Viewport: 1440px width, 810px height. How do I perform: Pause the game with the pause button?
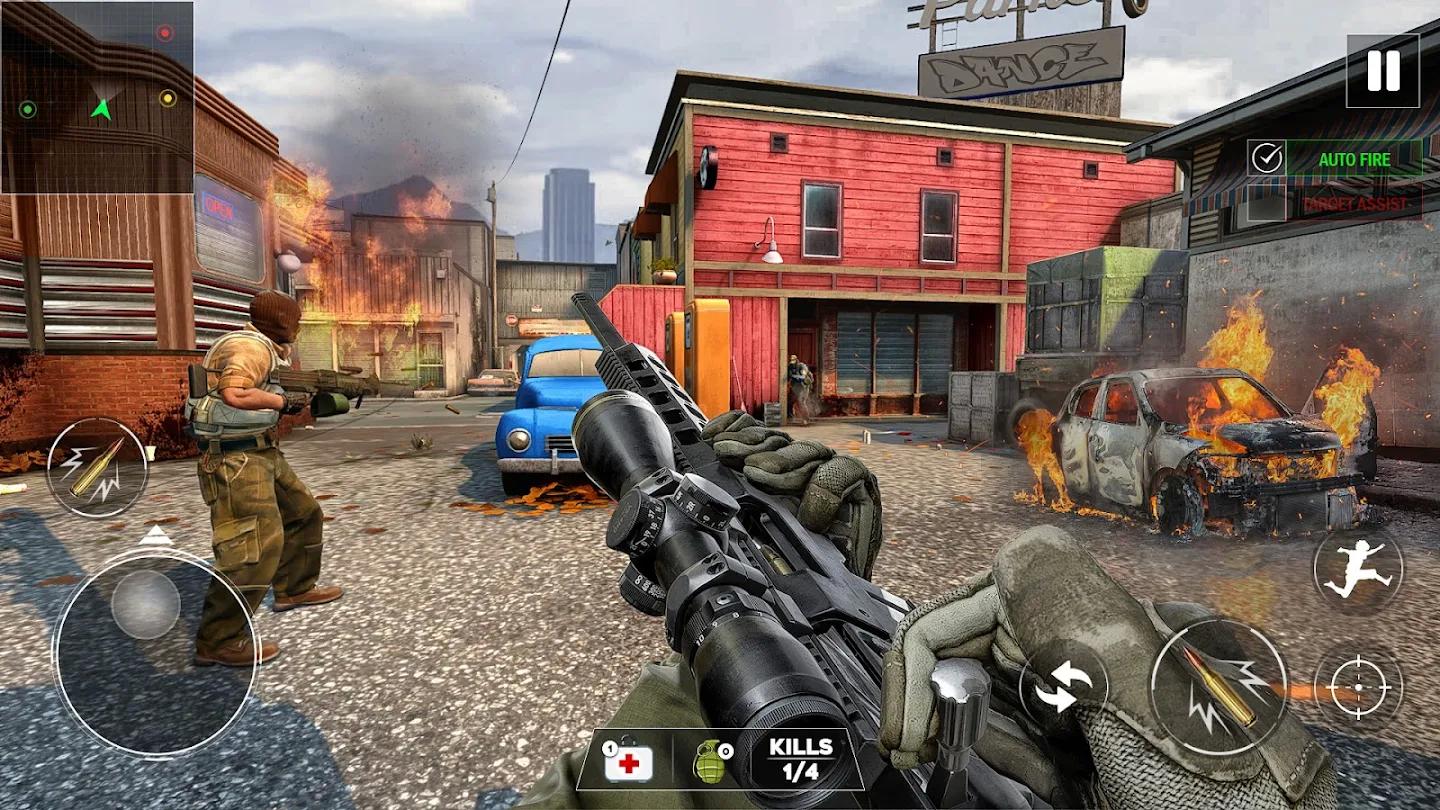(1382, 71)
